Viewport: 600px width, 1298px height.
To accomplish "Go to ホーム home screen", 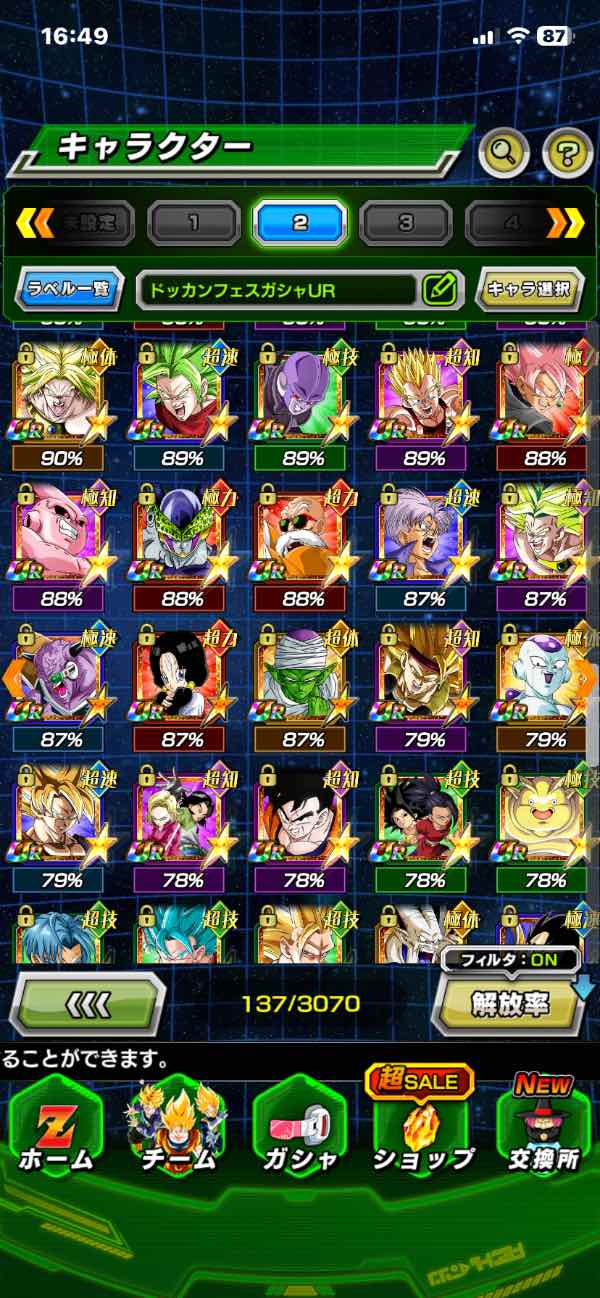I will (x=55, y=1133).
